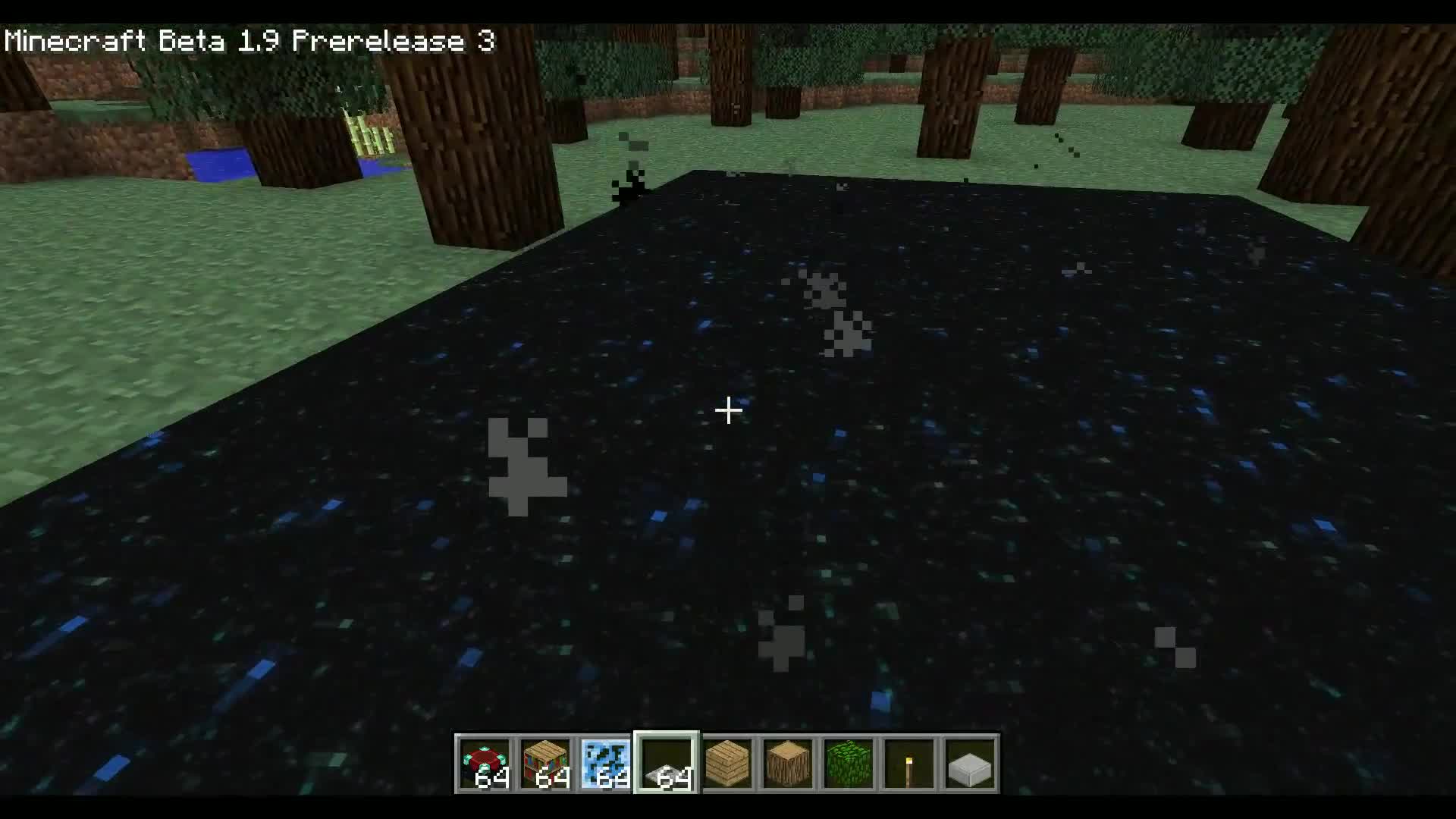This screenshot has height=819, width=1456.
Task: Click the crosshair at screen center
Action: (x=728, y=409)
